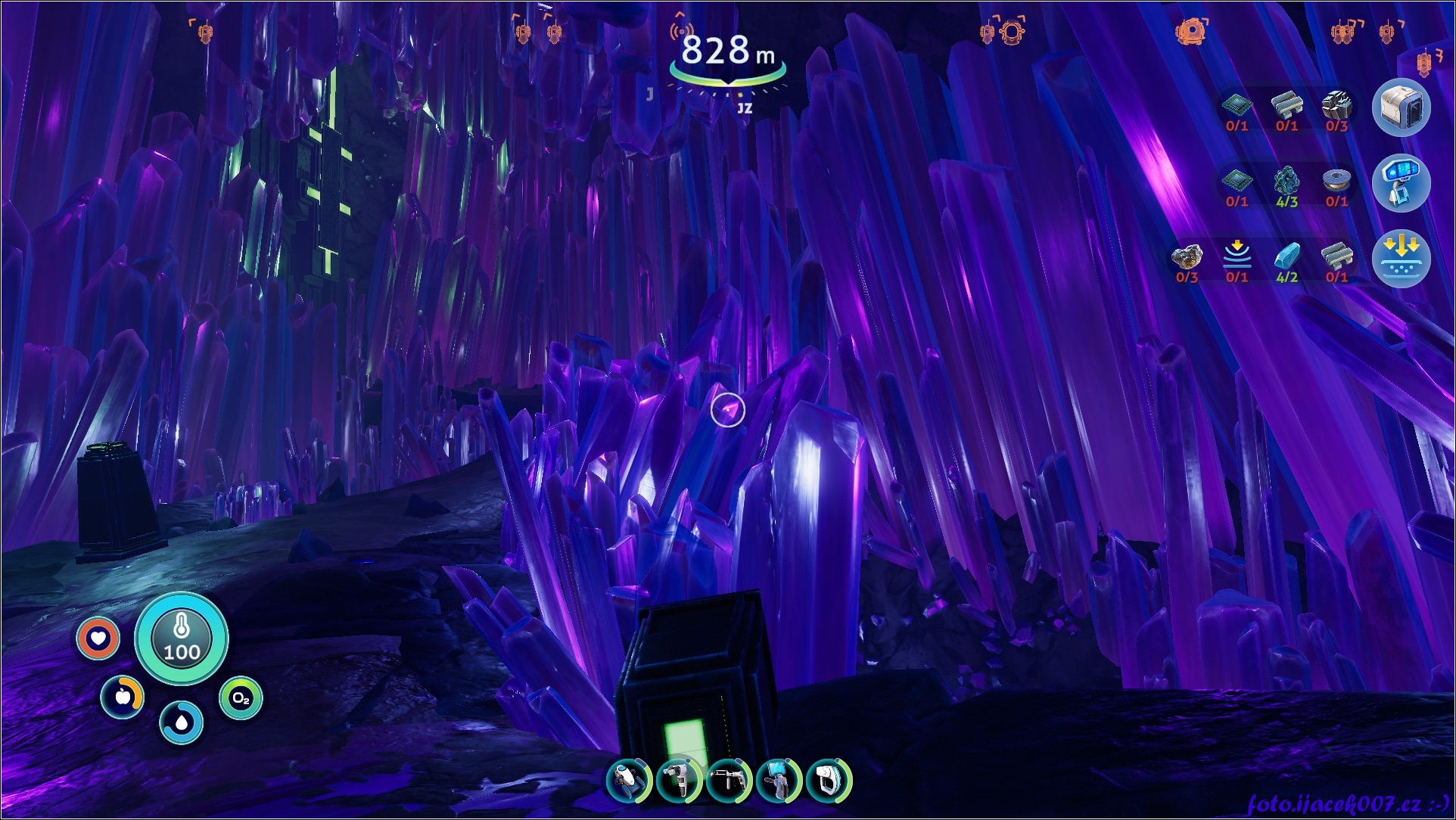Screen dimensions: 1456x820
Task: Equip the scanner tool from the hotbar
Action: [679, 781]
